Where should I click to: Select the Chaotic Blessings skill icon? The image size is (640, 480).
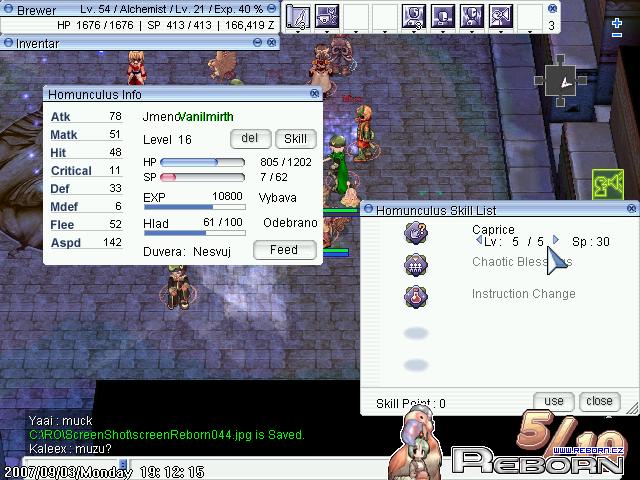click(x=416, y=265)
